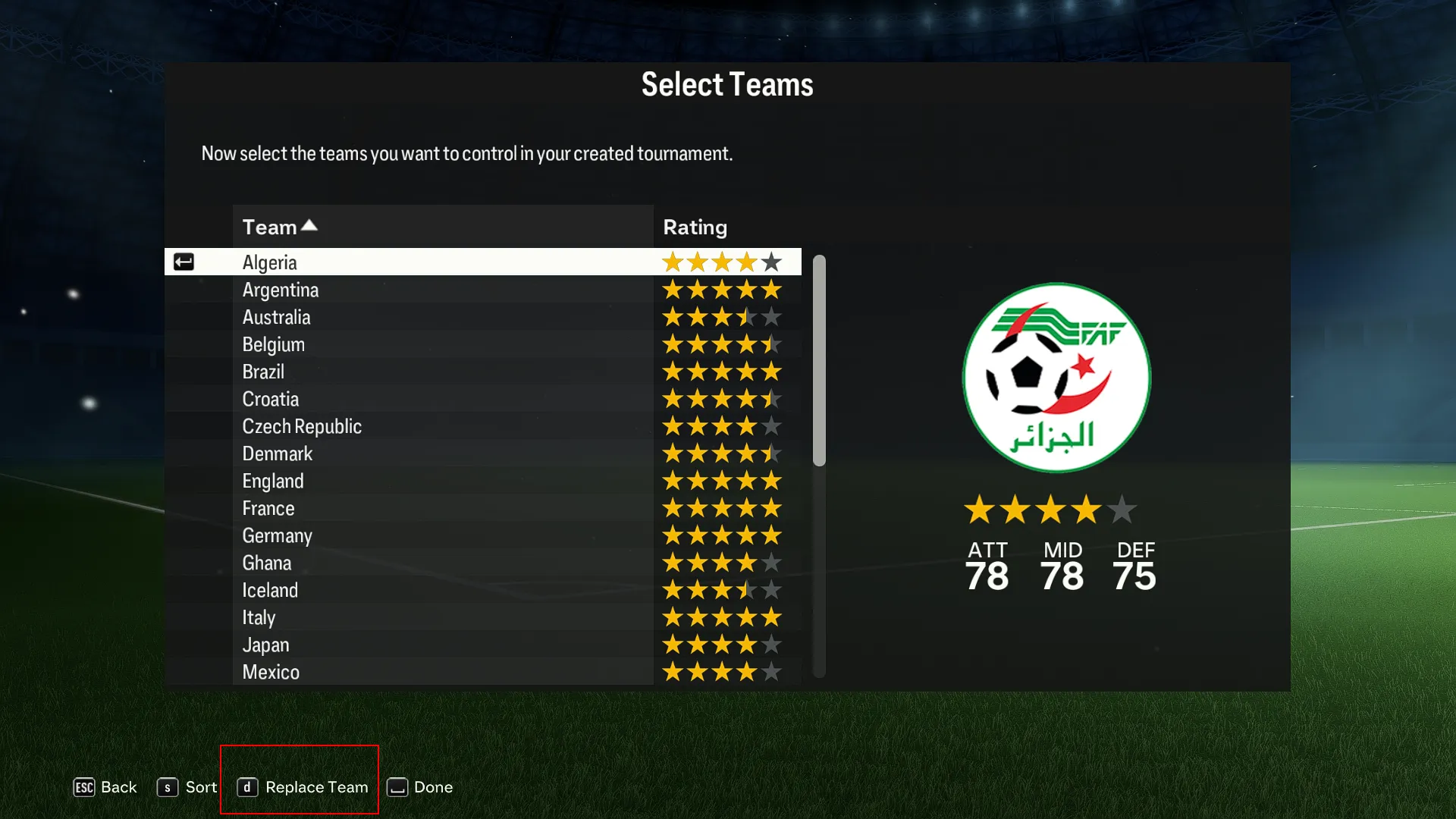Sort the list by Rating column

point(695,227)
